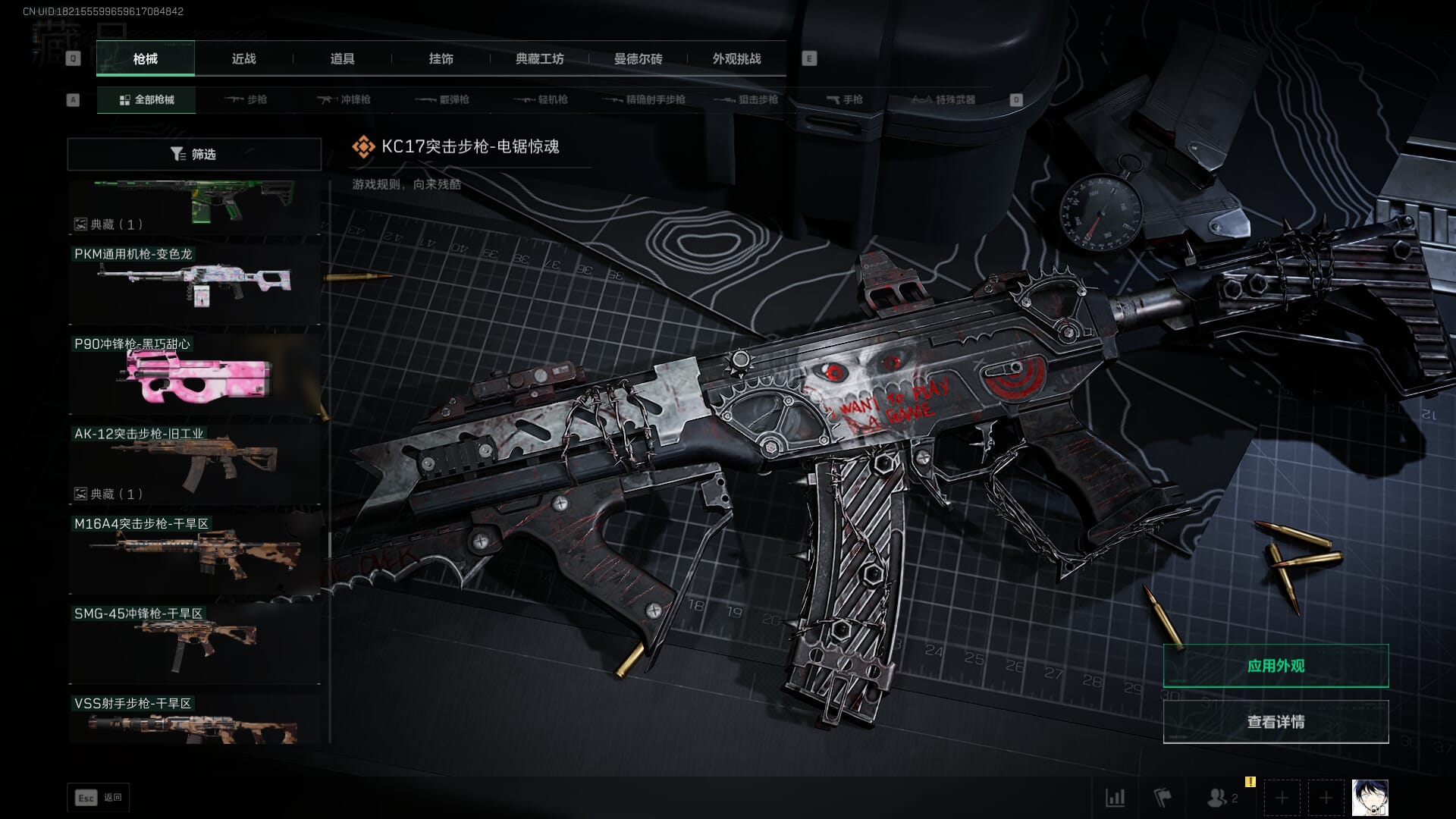Open the player avatar profile
This screenshot has height=819, width=1456.
pos(1370,798)
